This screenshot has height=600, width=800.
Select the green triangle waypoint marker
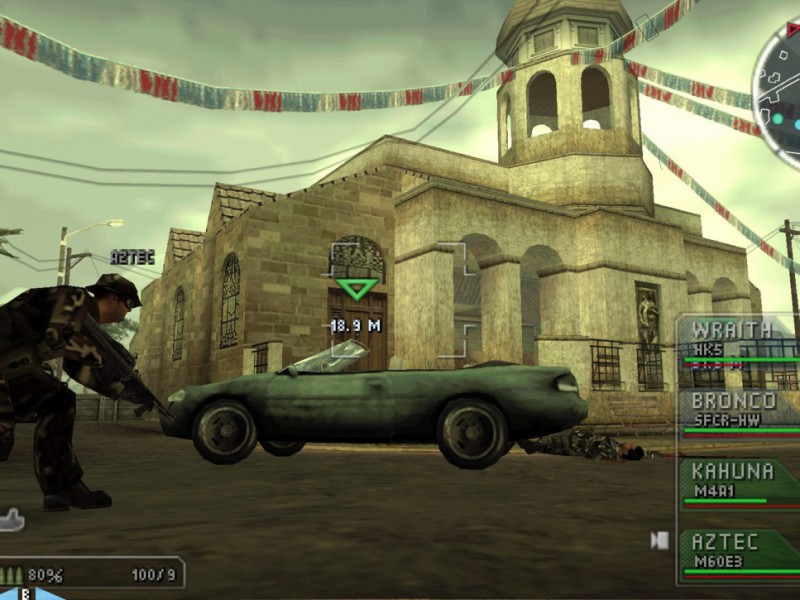click(357, 289)
